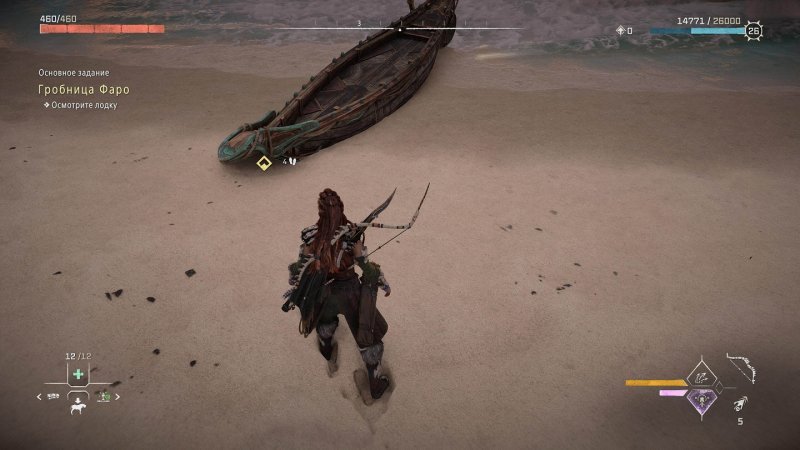Activate the purple valor surge diamond
Image resolution: width=800 pixels, height=450 pixels.
pos(702,400)
